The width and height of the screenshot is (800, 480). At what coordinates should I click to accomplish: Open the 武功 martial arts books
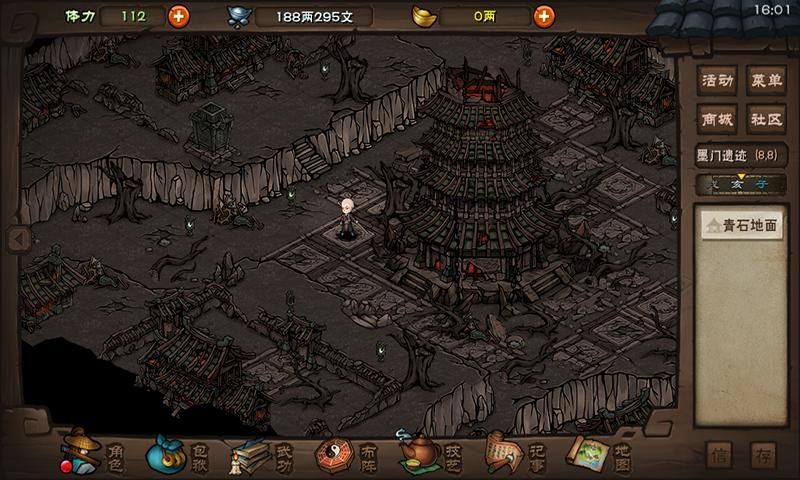(x=262, y=455)
